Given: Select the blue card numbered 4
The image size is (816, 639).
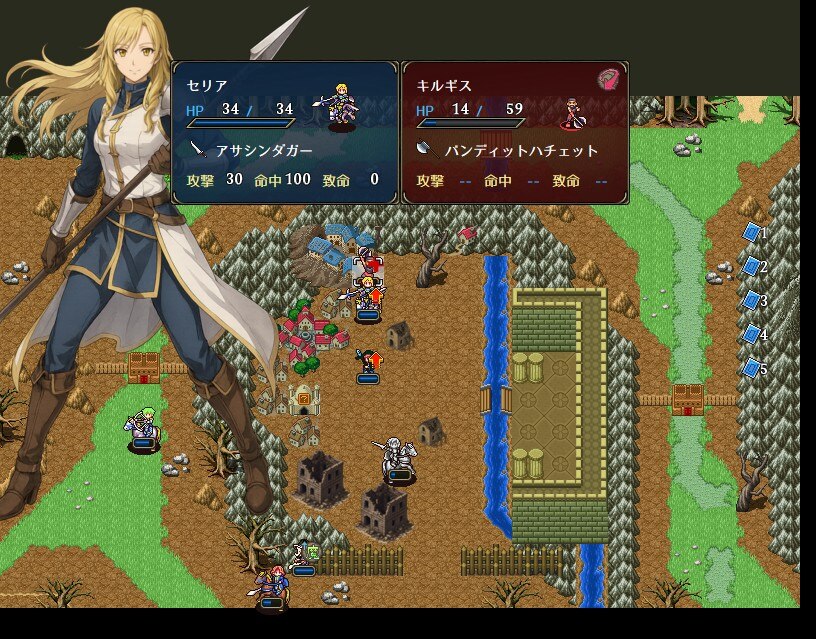Looking at the screenshot, I should (x=752, y=335).
